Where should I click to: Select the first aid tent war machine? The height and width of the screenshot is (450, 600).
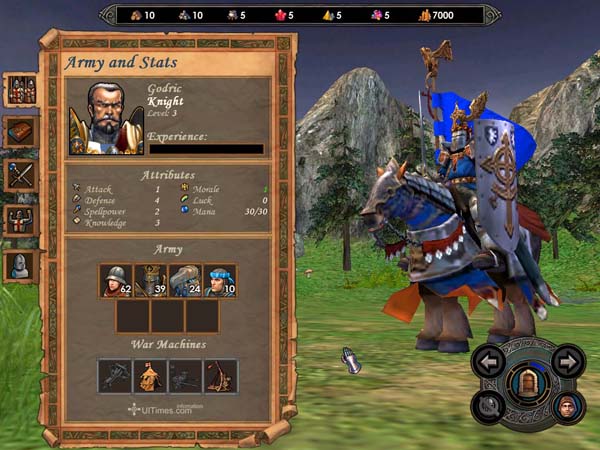click(150, 376)
